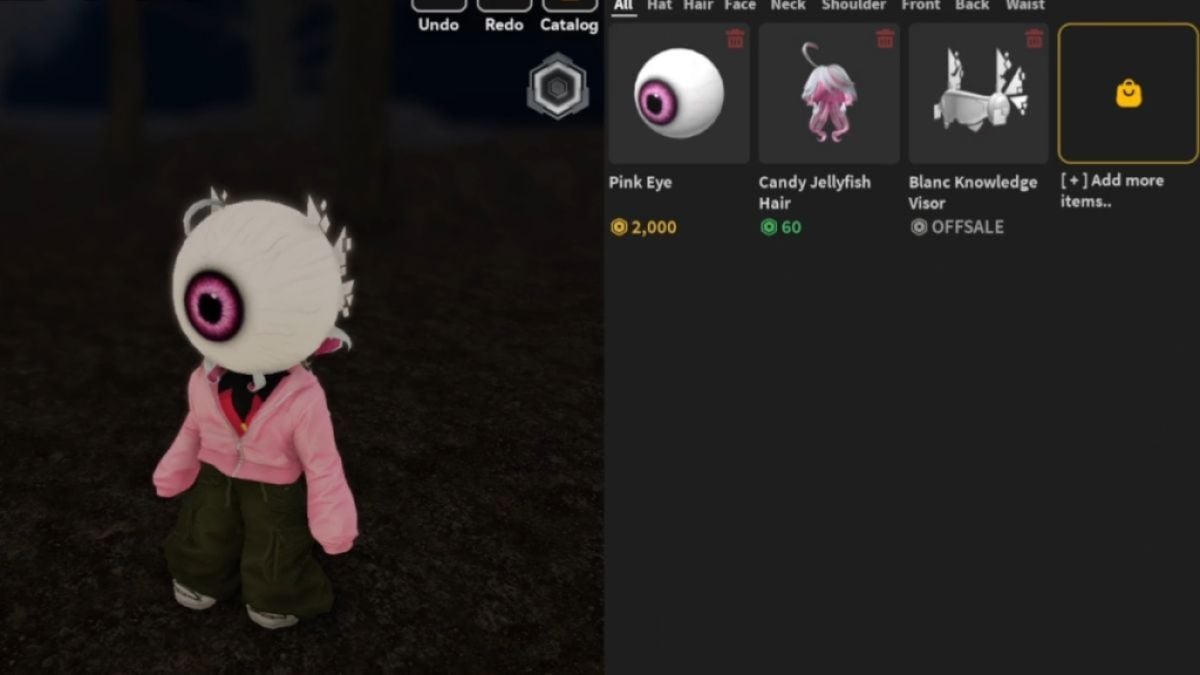Click the Undo button
Viewport: 1200px width, 675px height.
pyautogui.click(x=438, y=16)
